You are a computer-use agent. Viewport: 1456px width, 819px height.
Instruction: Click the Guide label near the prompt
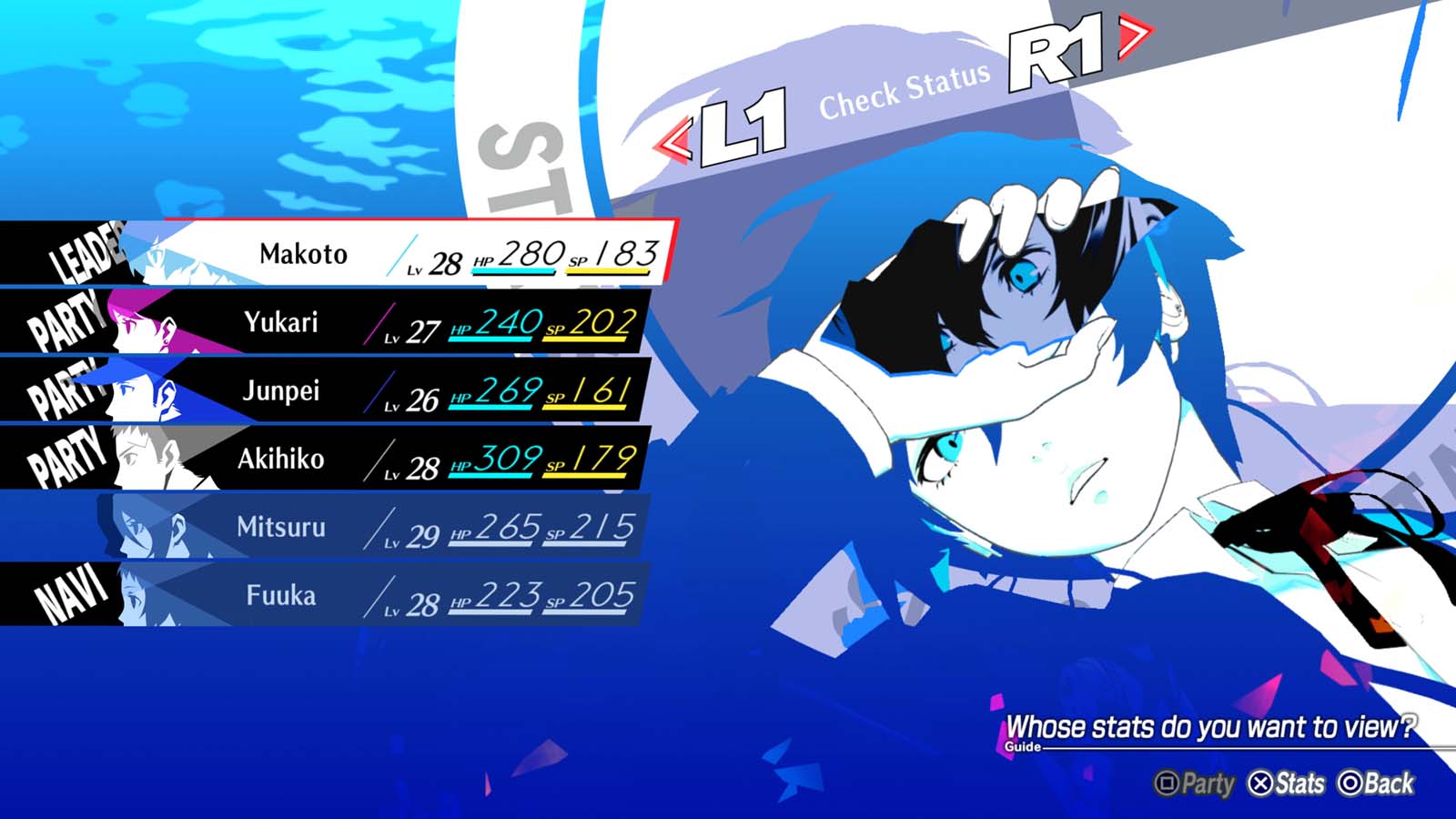tap(1024, 748)
